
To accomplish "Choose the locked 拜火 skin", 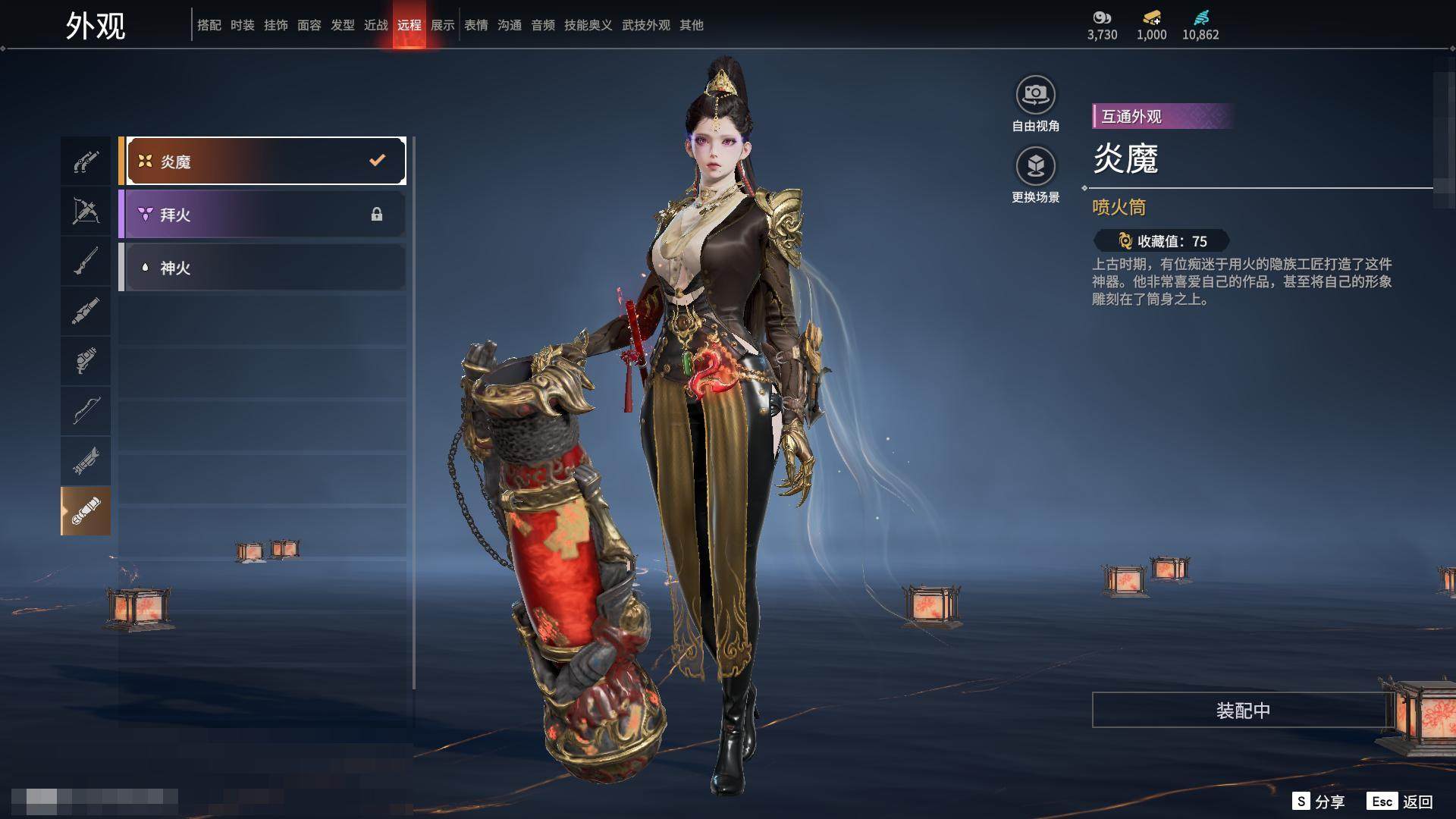I will pos(262,215).
